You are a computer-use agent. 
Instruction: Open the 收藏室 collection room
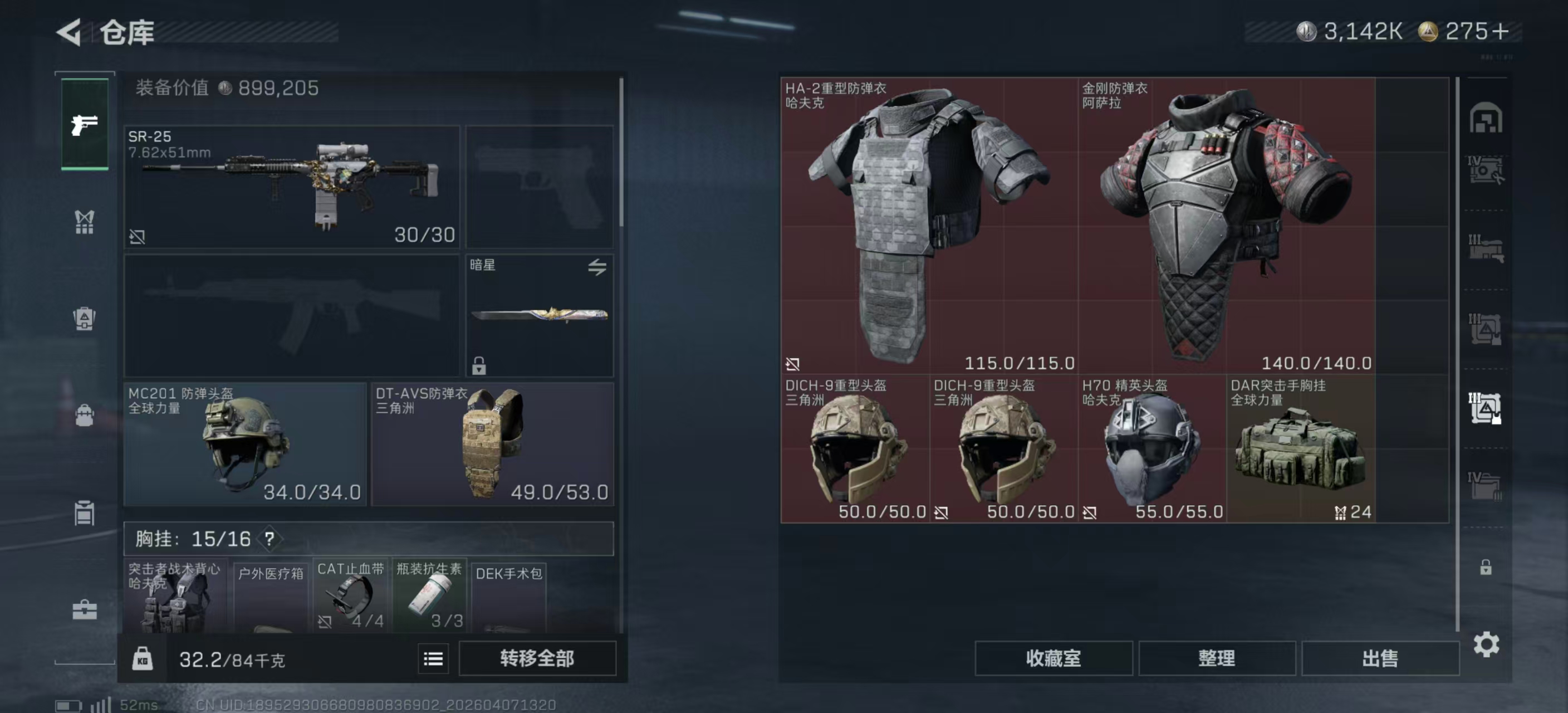tap(1053, 658)
